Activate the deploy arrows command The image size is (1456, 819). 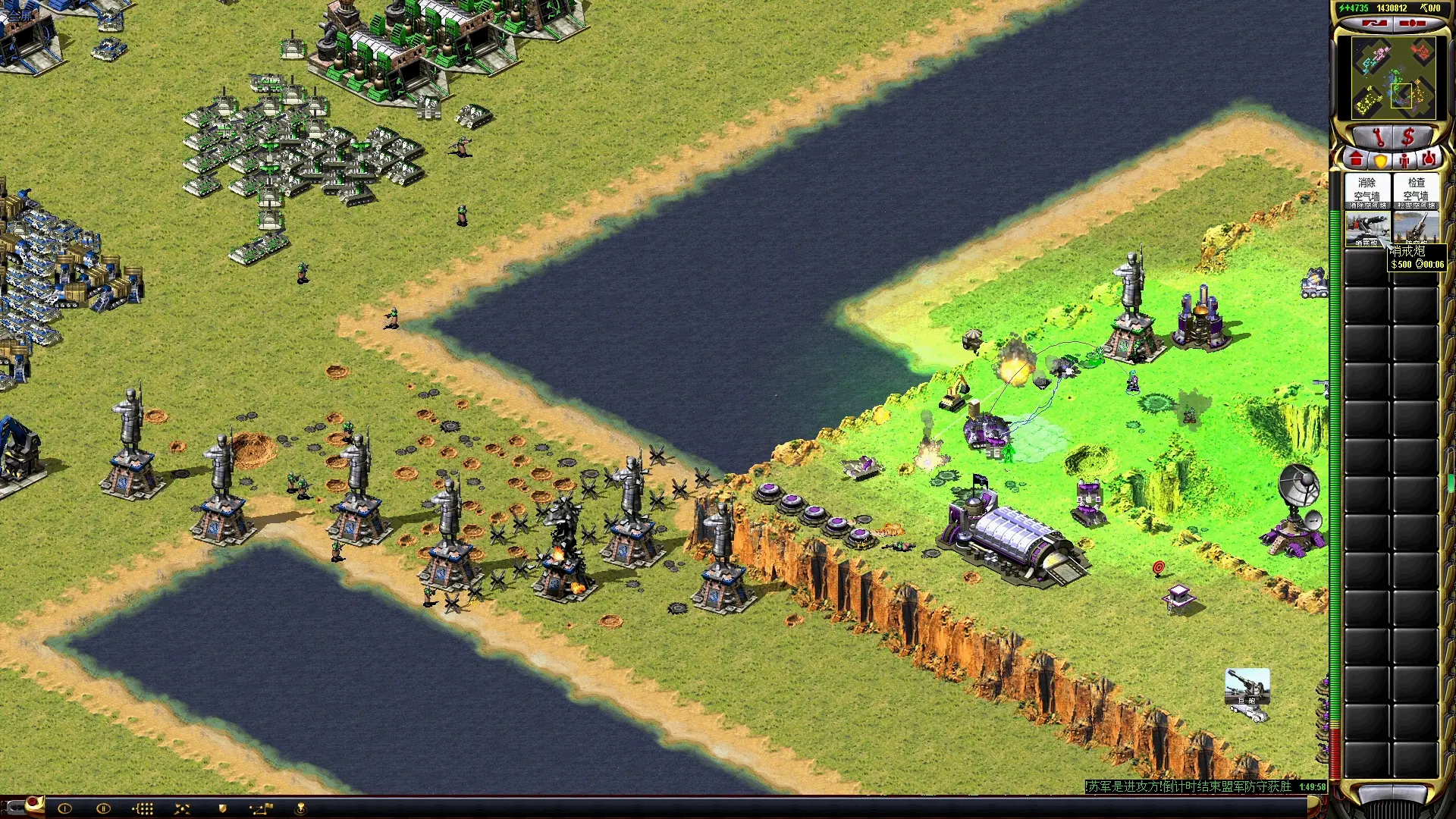[x=182, y=808]
